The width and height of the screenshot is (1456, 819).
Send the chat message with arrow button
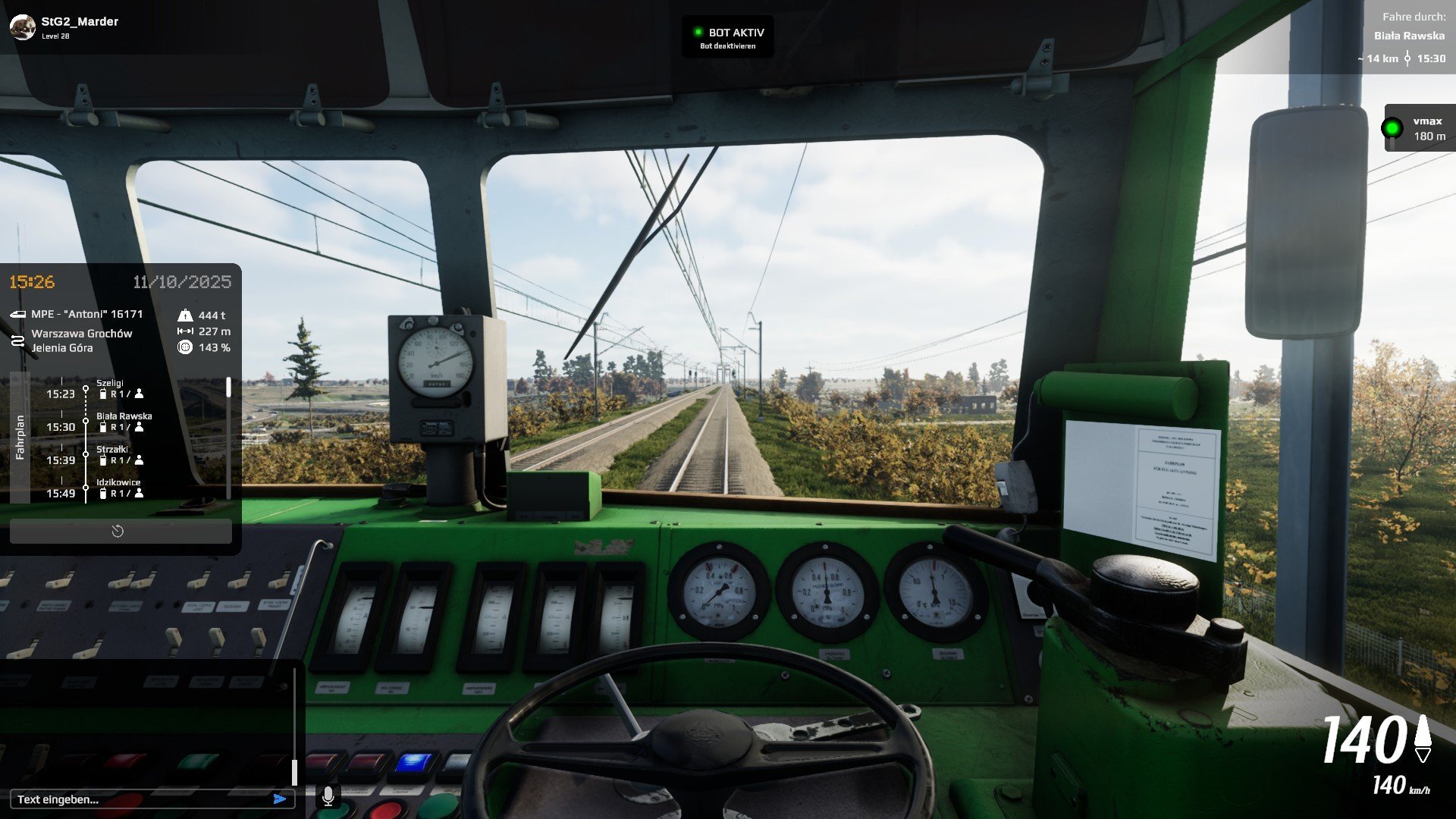click(280, 799)
